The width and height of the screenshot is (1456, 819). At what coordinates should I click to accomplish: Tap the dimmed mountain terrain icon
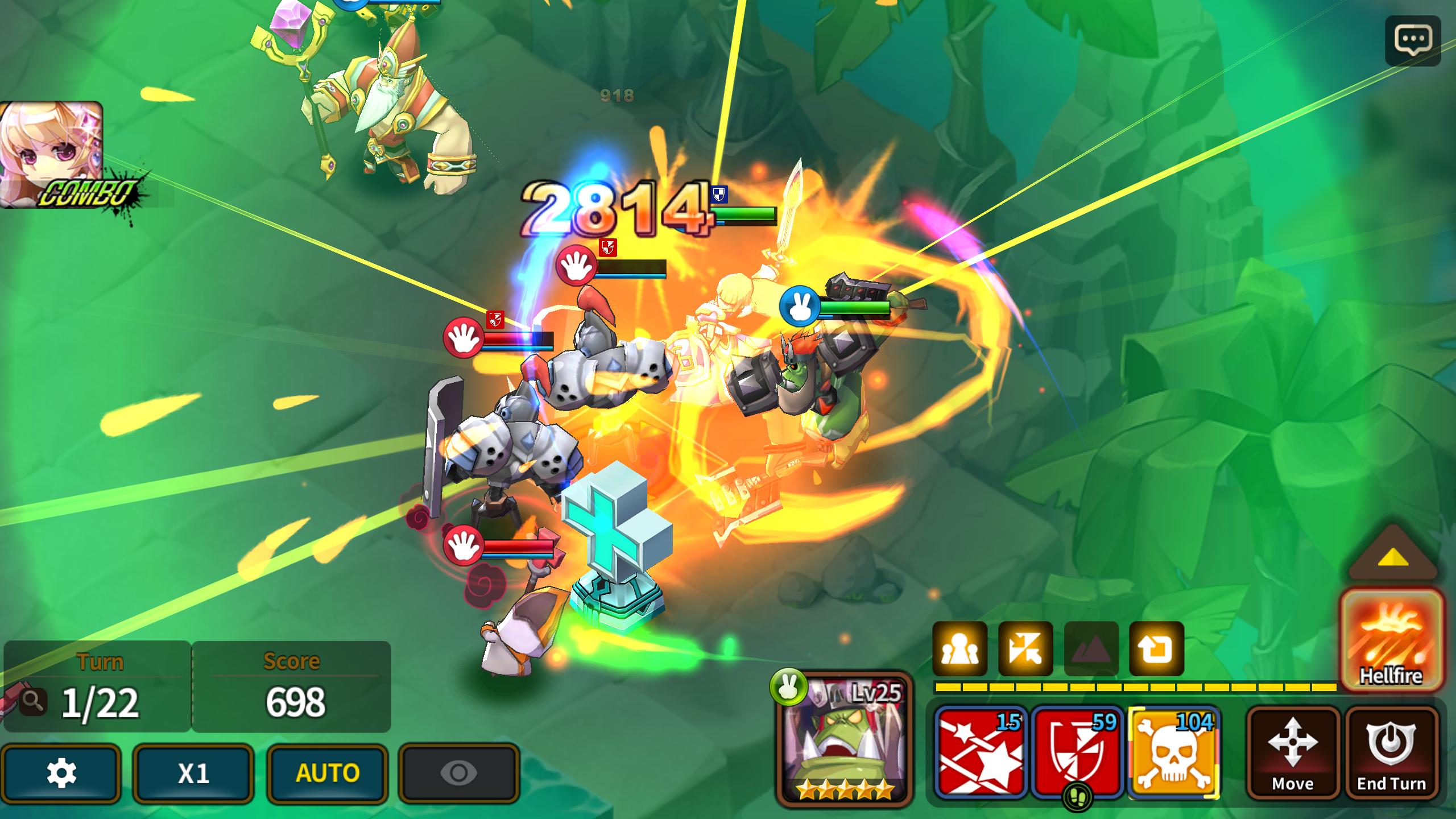[x=1091, y=649]
